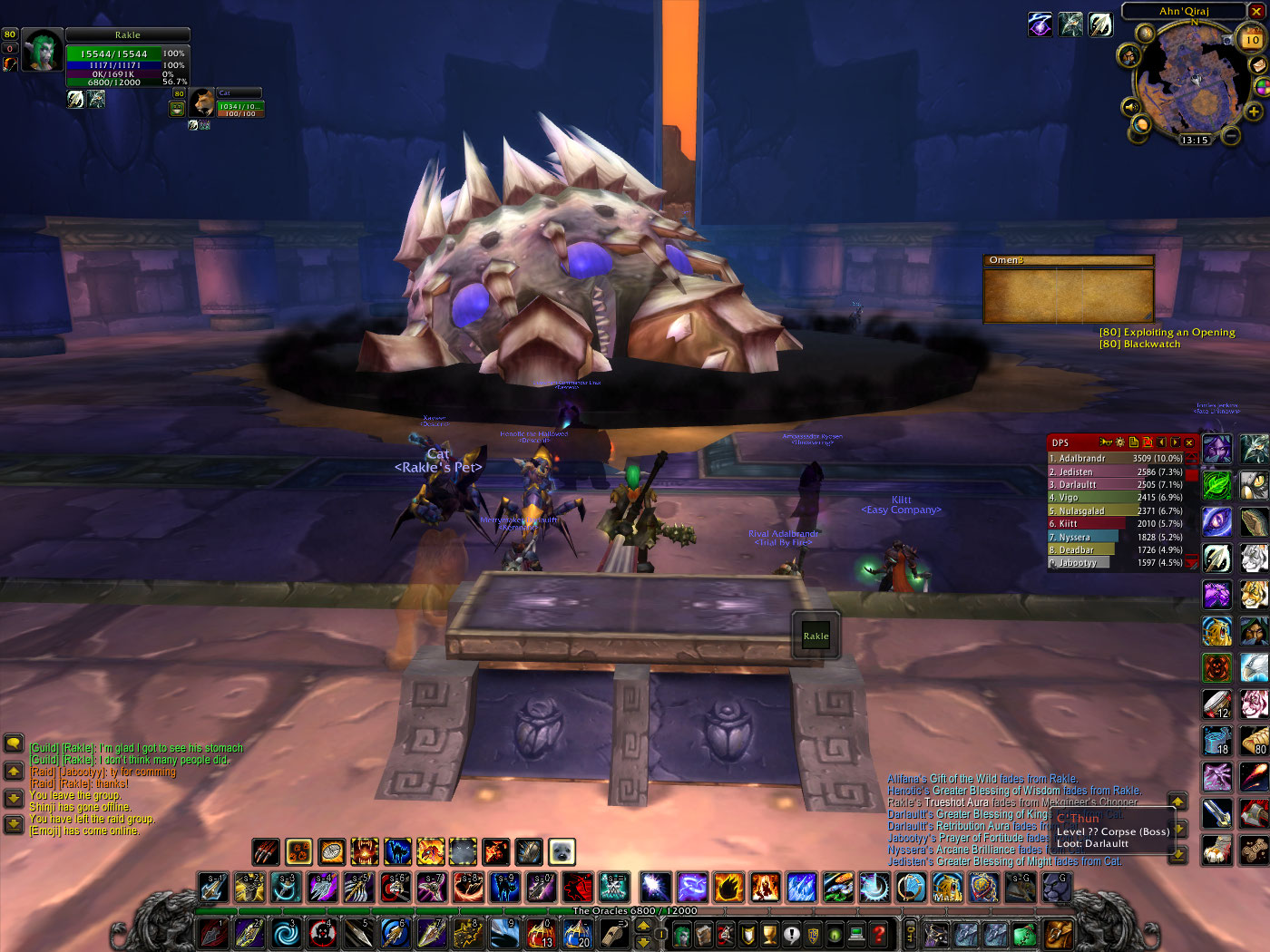Close the DPS meter window
This screenshot has width=1270, height=952.
[x=1189, y=442]
